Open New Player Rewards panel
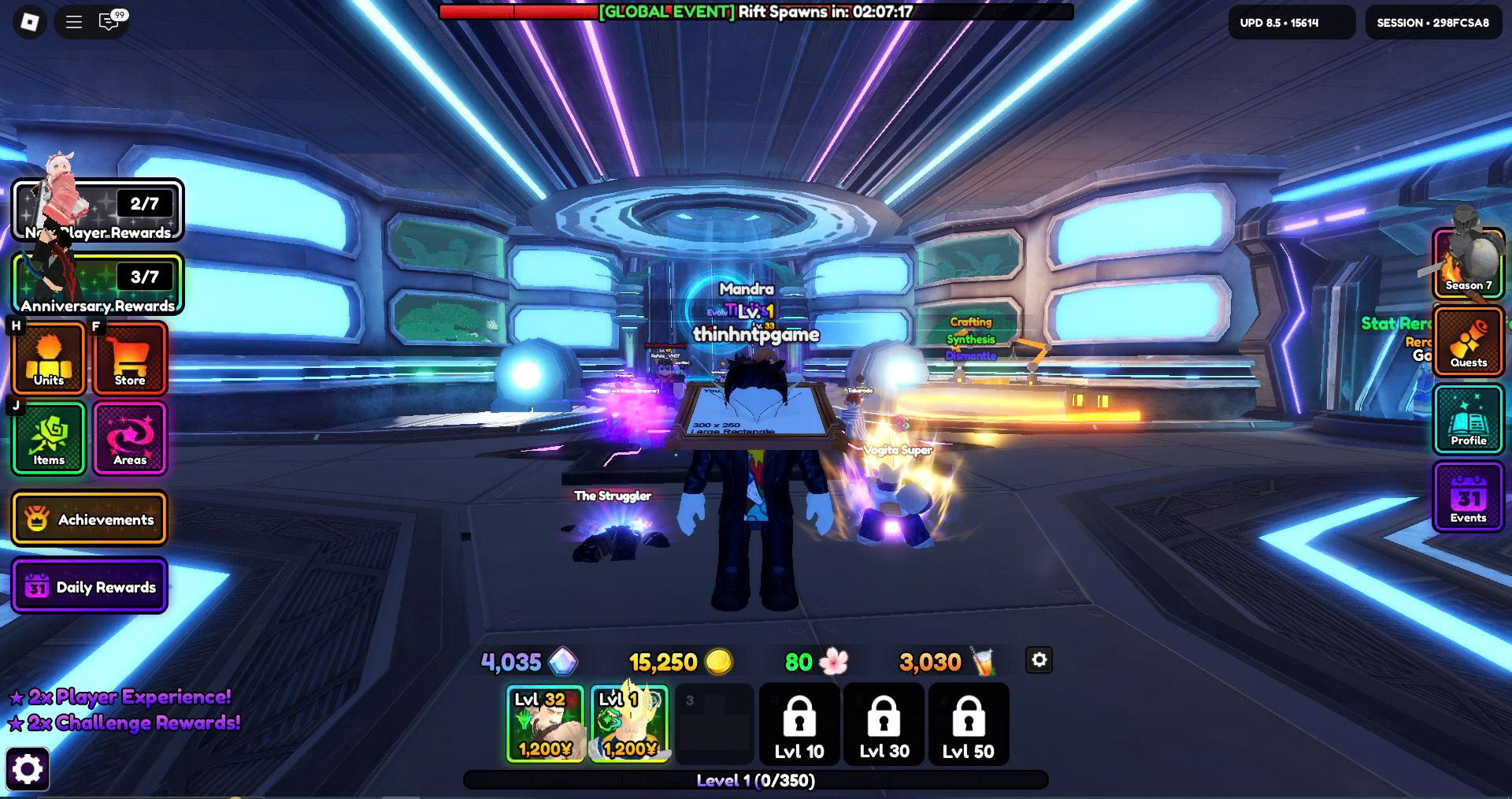The width and height of the screenshot is (1512, 799). [98, 210]
